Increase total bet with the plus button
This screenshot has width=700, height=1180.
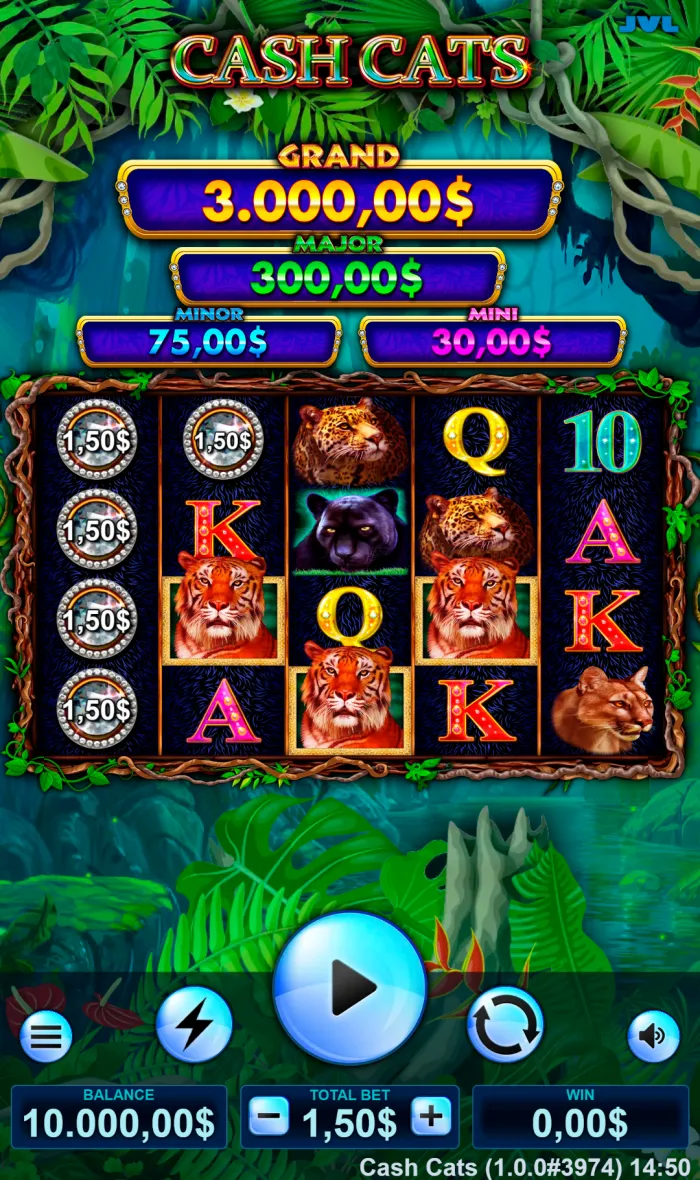431,1116
